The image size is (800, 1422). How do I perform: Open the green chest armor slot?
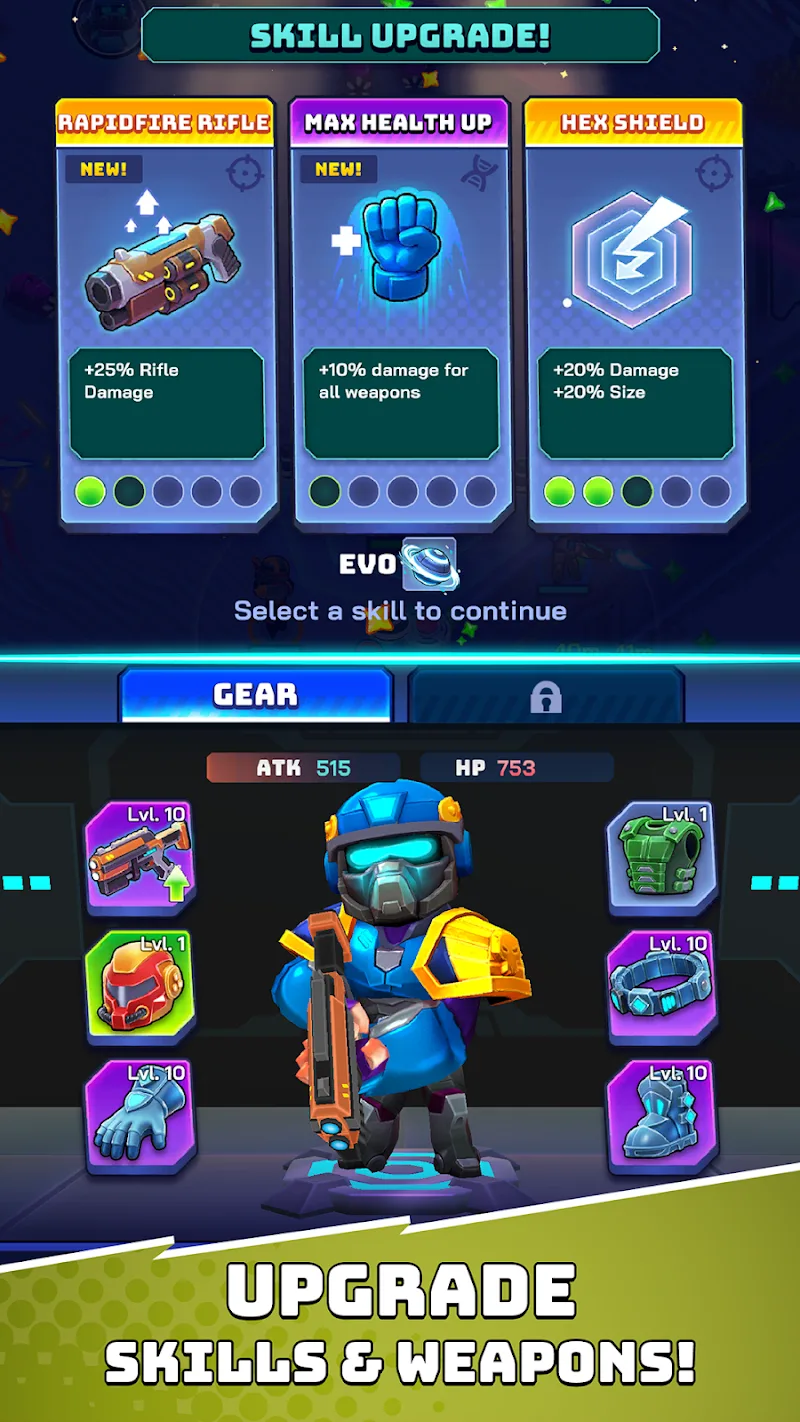(661, 857)
